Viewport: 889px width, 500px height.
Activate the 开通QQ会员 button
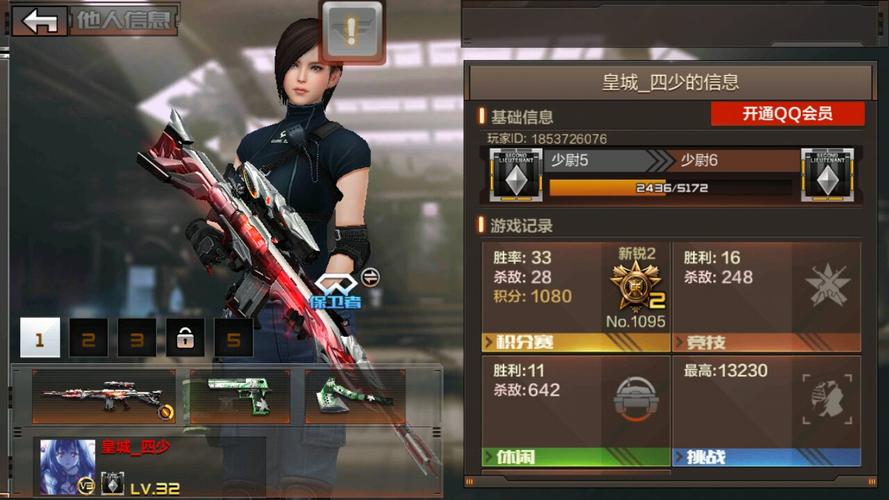point(787,114)
